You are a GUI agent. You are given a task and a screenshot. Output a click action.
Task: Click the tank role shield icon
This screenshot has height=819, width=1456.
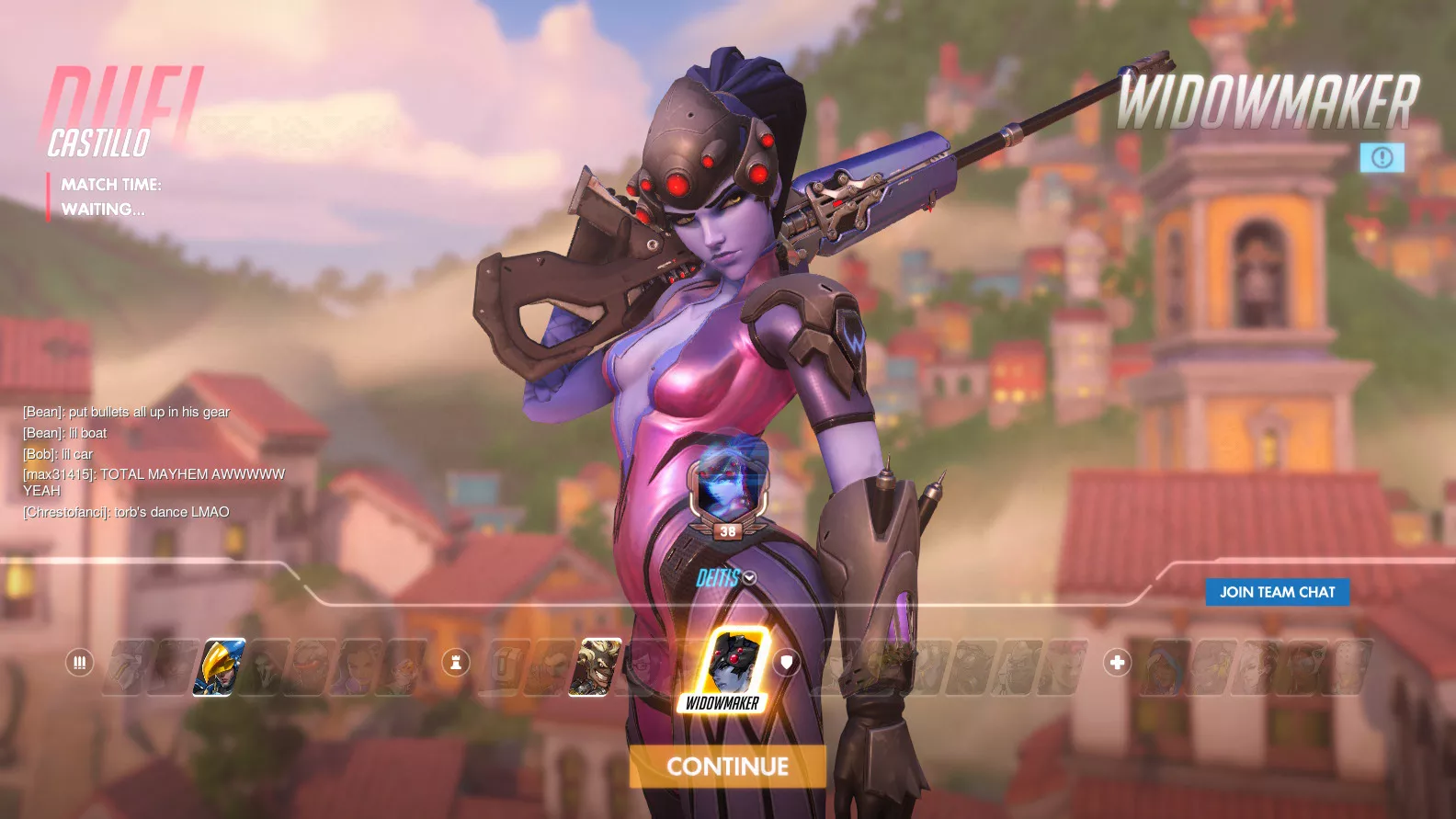tap(787, 662)
